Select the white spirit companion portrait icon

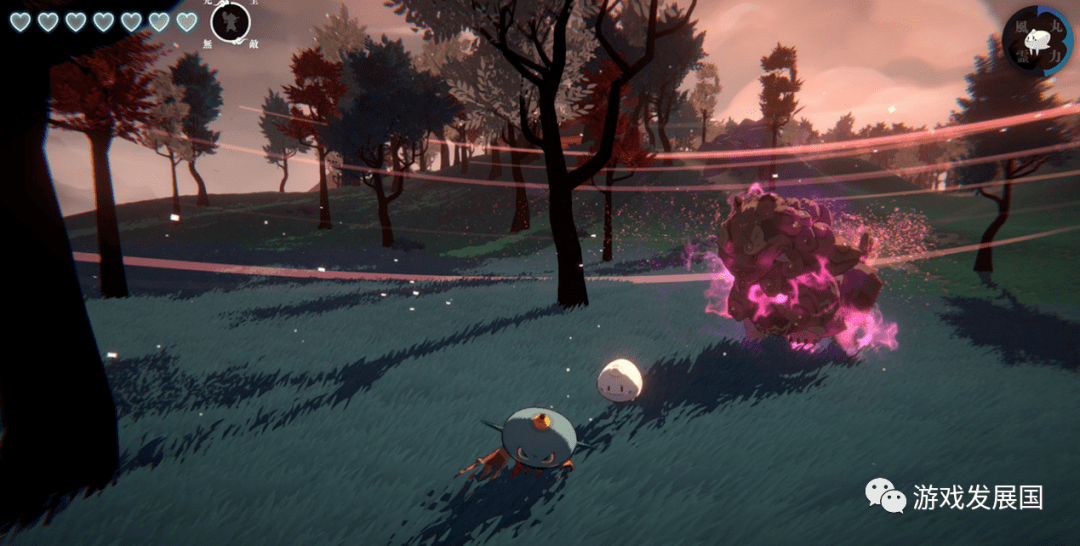click(1037, 40)
